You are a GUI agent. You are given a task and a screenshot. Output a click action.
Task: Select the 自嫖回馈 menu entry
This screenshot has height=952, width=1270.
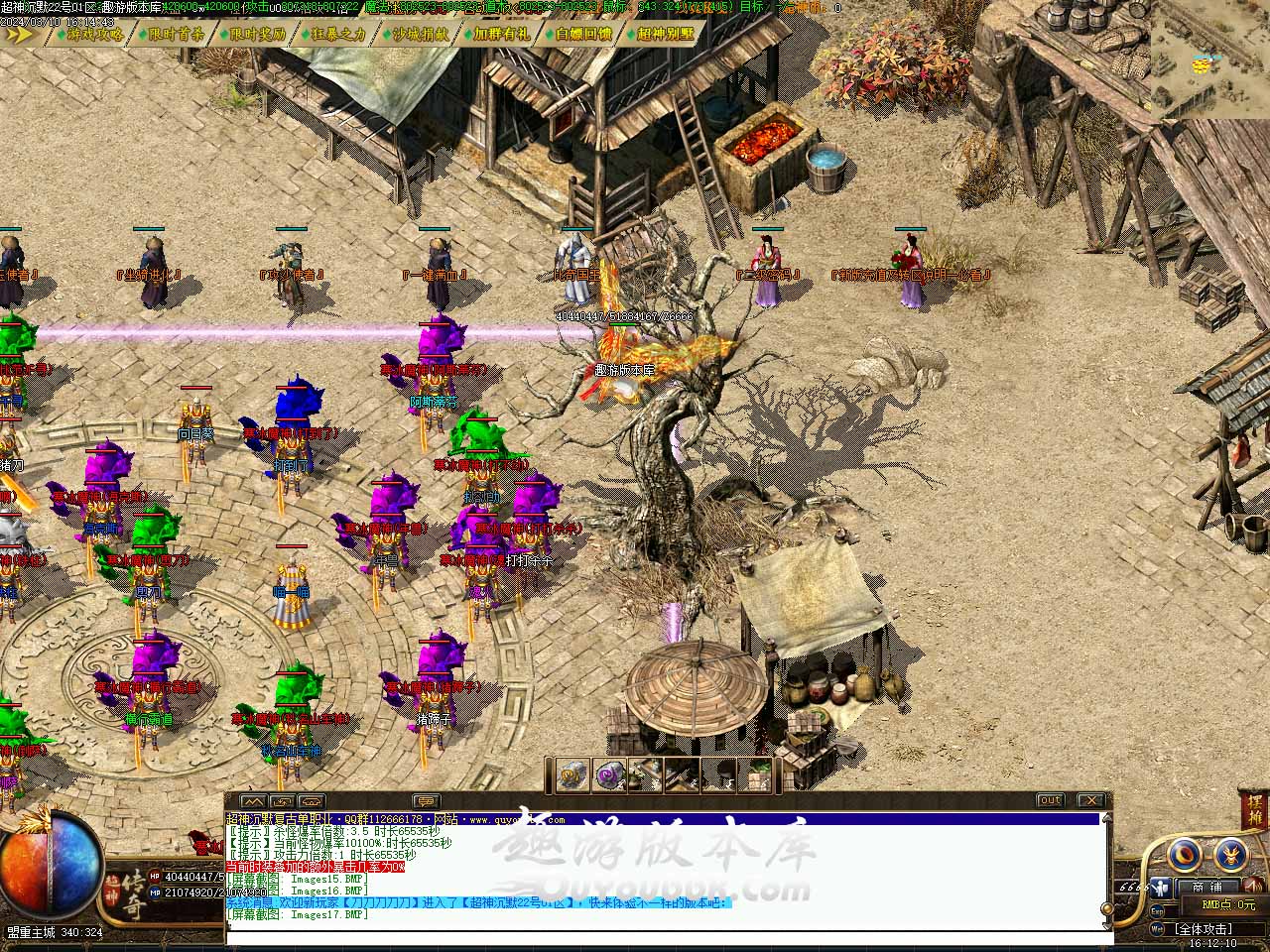point(582,34)
